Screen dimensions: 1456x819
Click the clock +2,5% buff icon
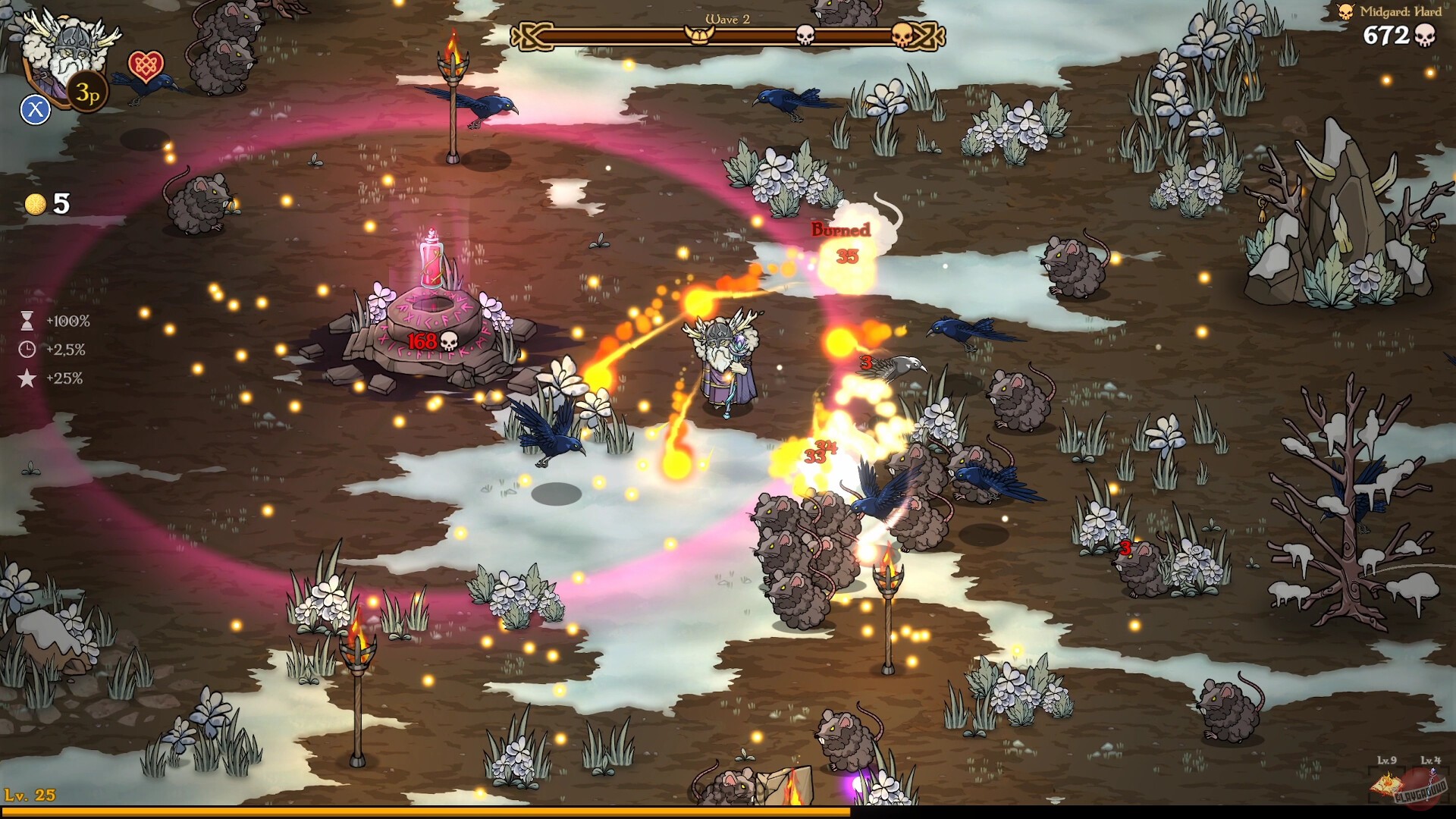[26, 350]
